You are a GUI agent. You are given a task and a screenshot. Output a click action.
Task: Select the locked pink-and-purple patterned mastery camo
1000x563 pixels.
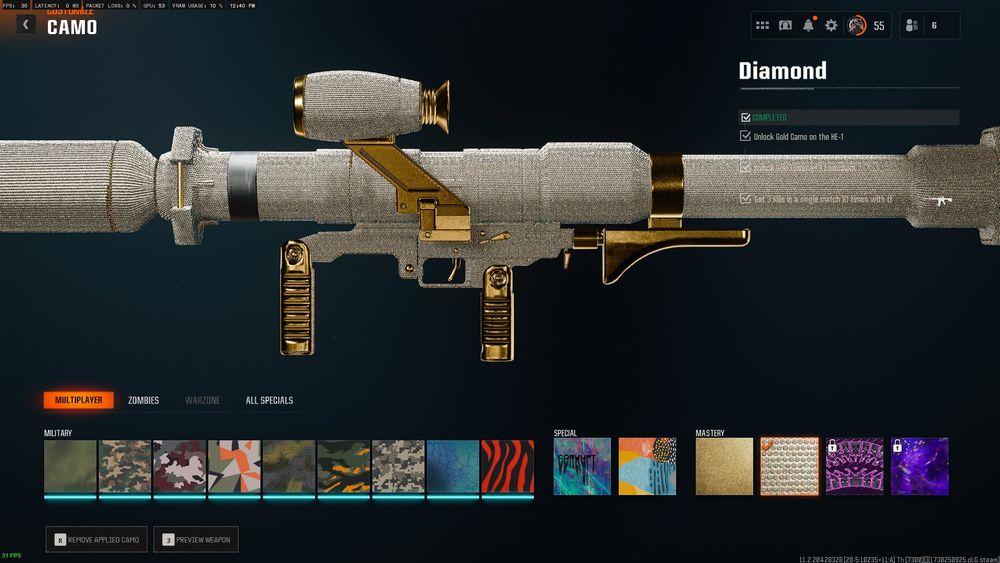[853, 466]
